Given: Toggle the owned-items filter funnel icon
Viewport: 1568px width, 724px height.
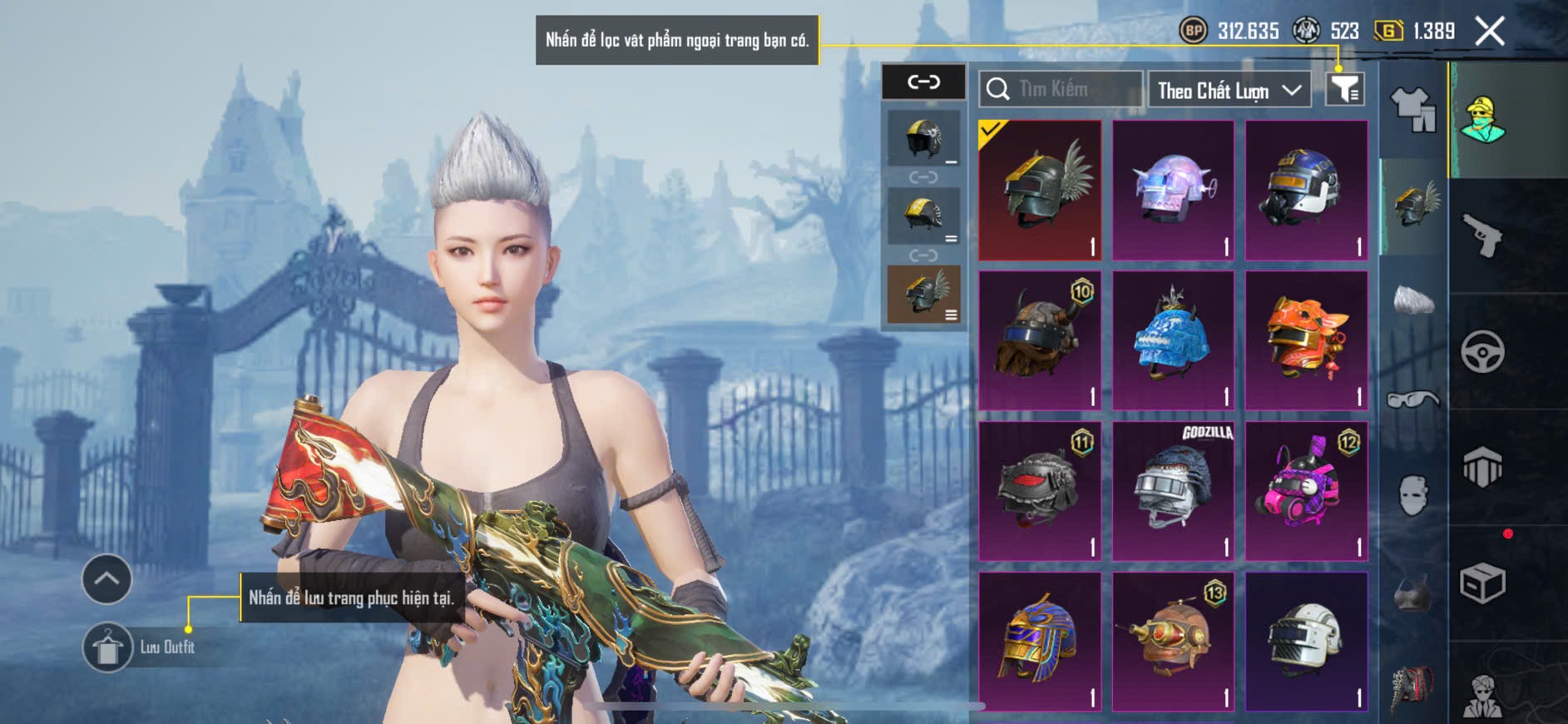Looking at the screenshot, I should pyautogui.click(x=1344, y=89).
